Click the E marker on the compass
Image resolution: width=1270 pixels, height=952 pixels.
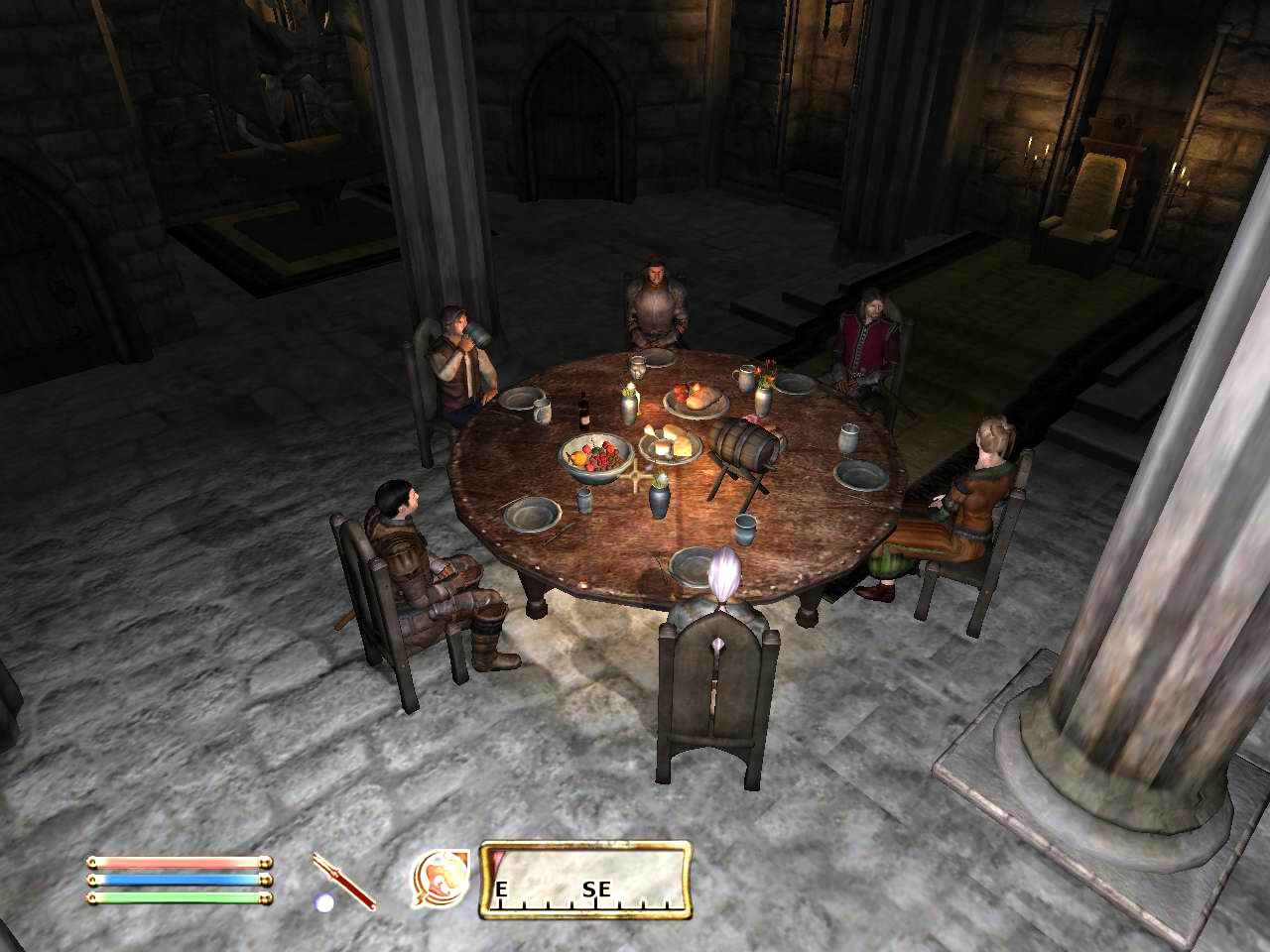[501, 890]
